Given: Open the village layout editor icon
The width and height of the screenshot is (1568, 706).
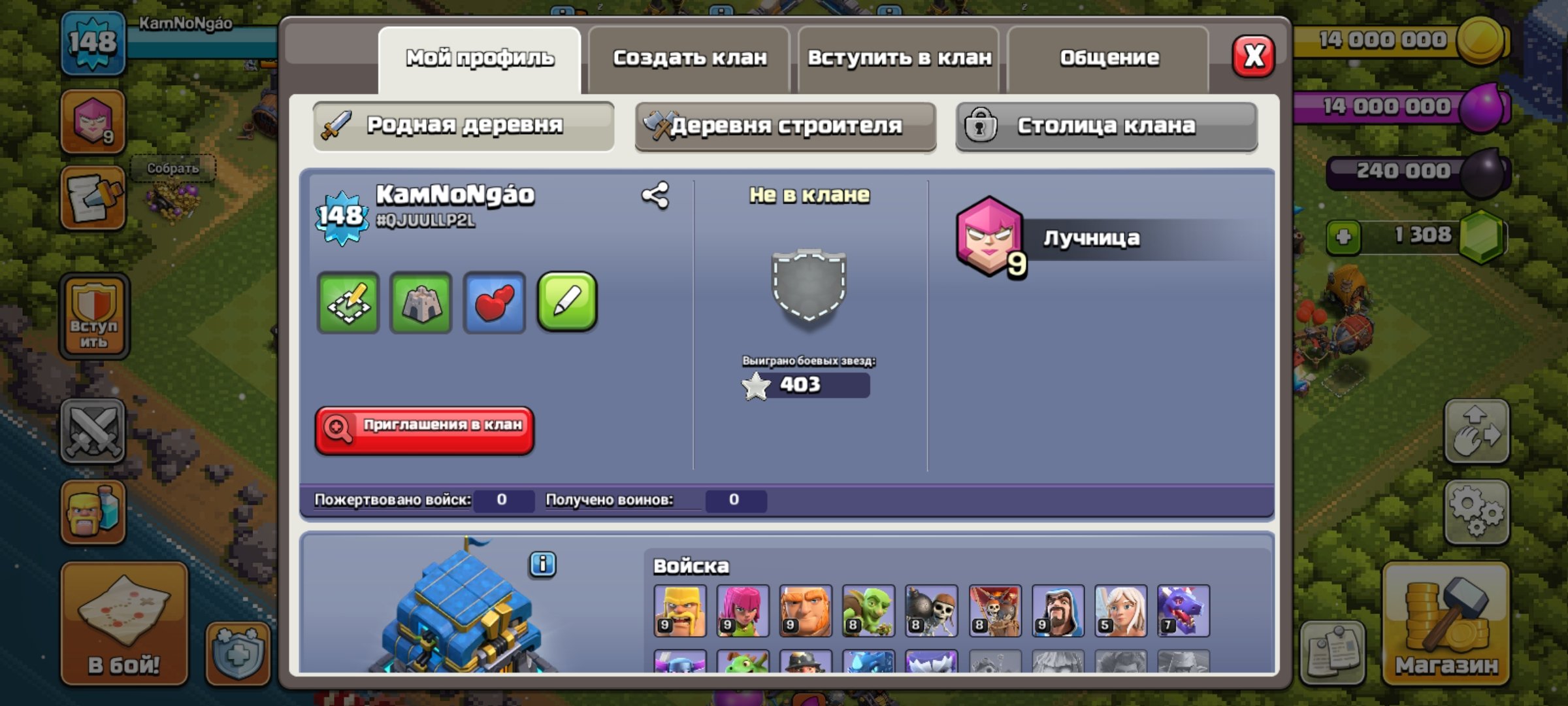Looking at the screenshot, I should coord(349,303).
